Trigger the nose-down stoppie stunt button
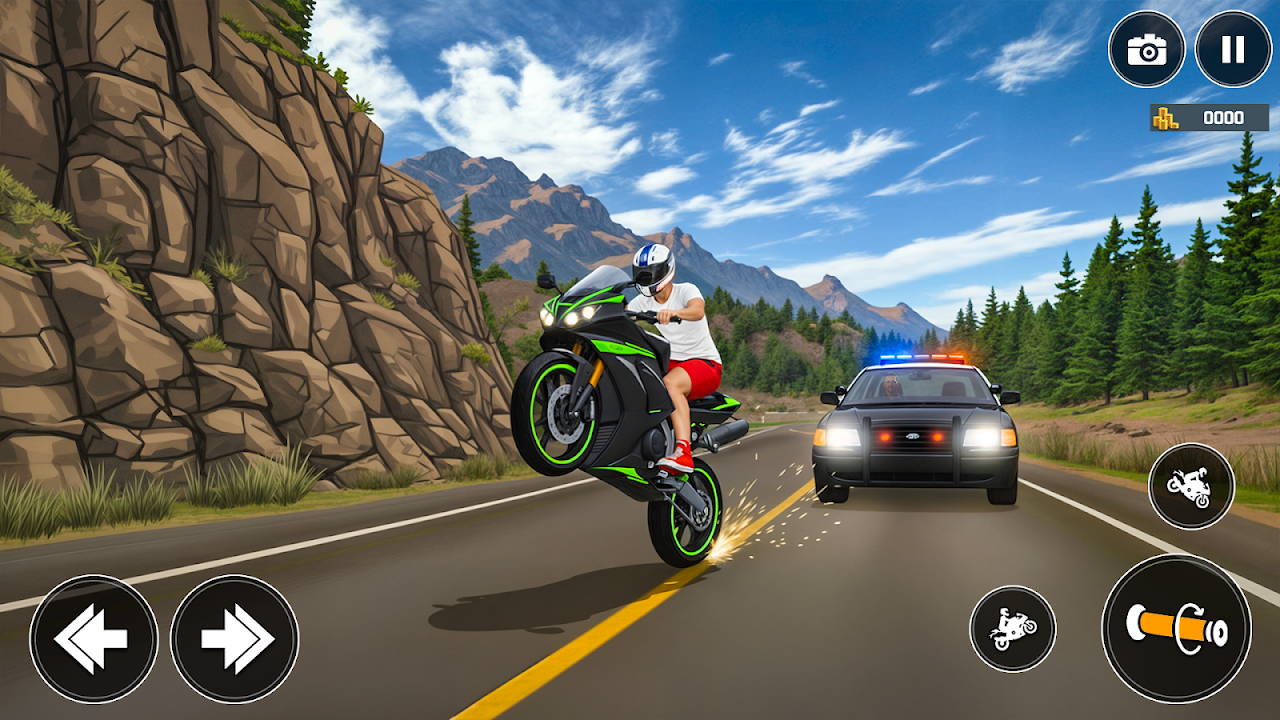 1191,486
